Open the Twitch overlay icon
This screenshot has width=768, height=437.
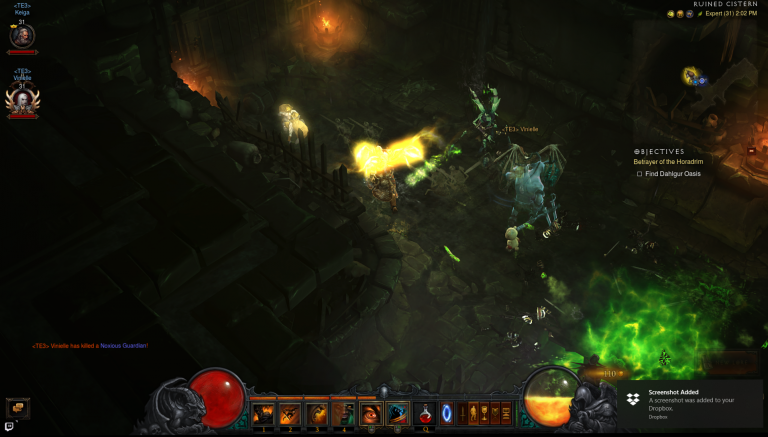(x=9, y=427)
